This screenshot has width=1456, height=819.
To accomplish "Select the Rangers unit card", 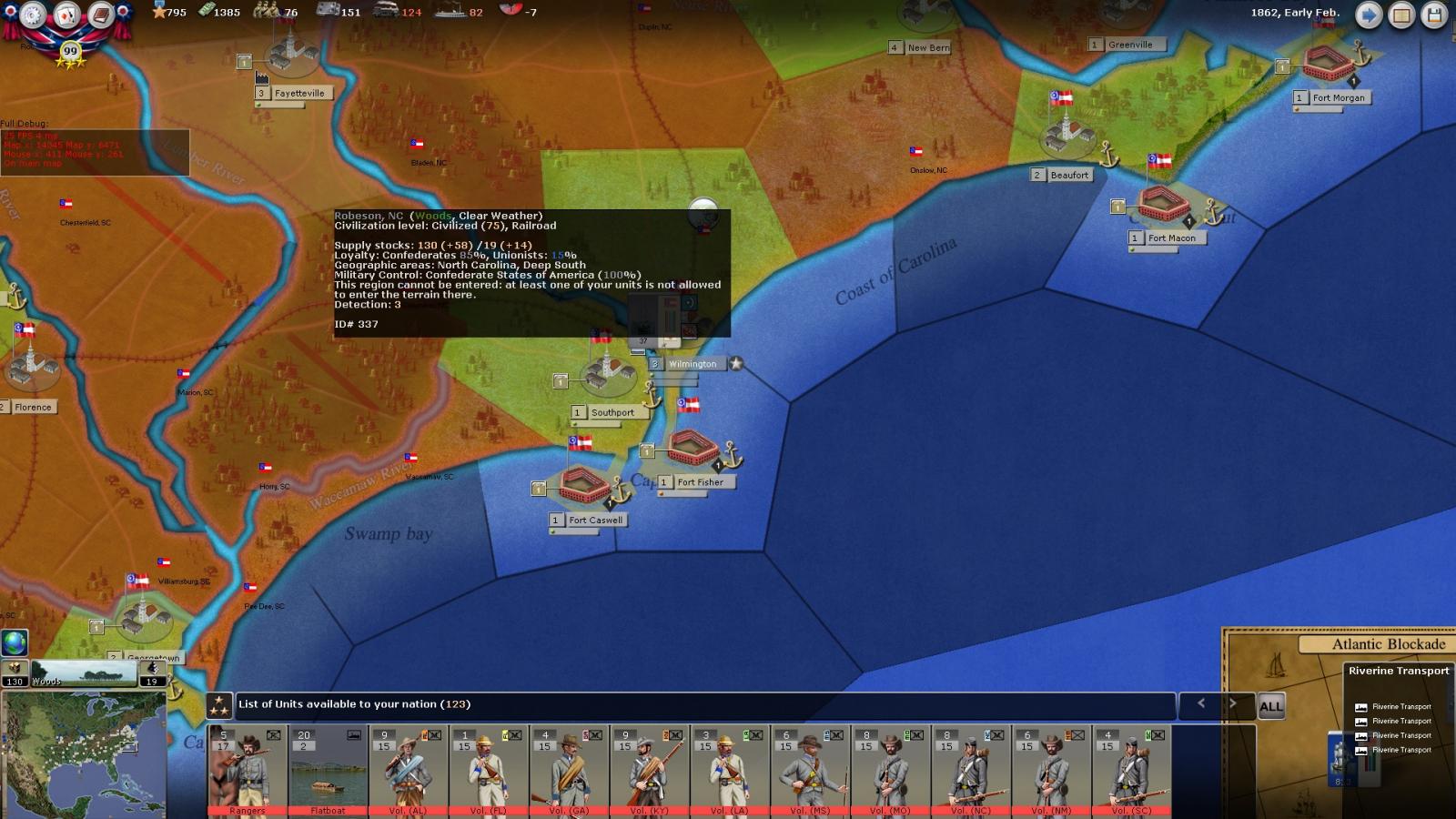I will [x=248, y=771].
